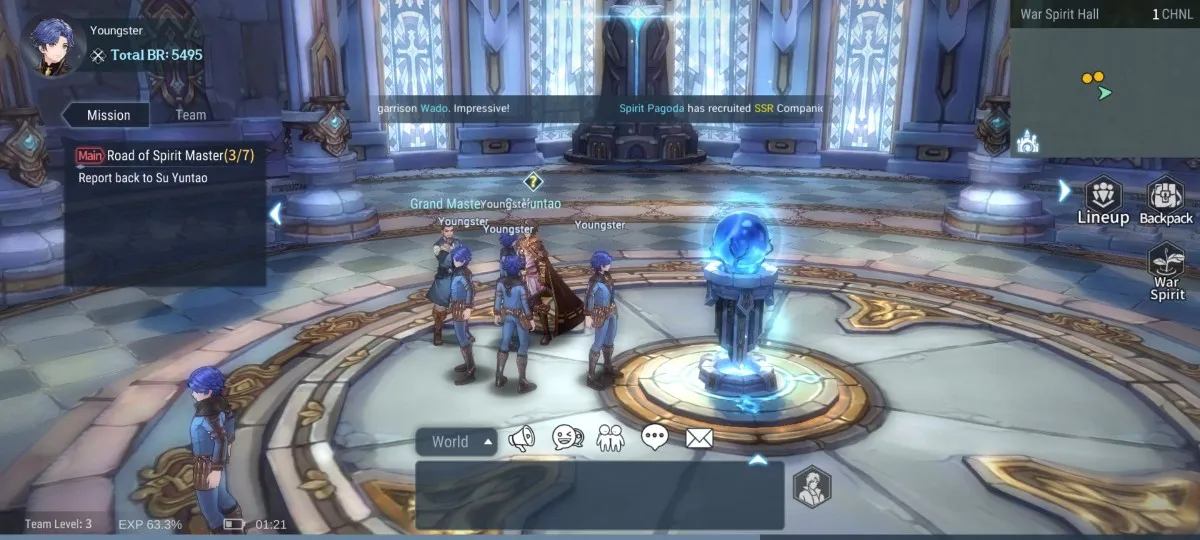Open the emoji smiley chat icon

(x=566, y=438)
